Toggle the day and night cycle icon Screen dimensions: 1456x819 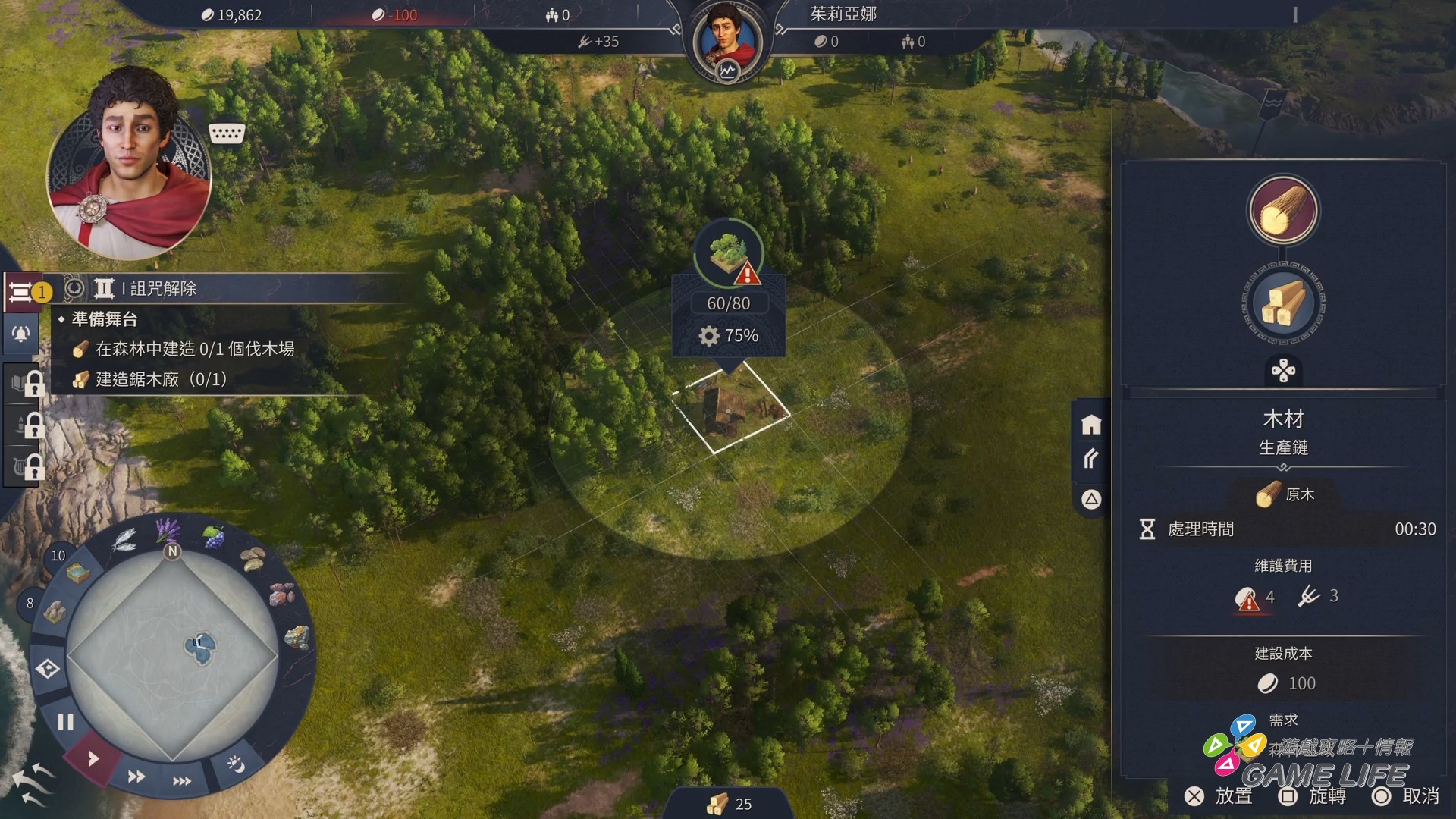click(236, 764)
